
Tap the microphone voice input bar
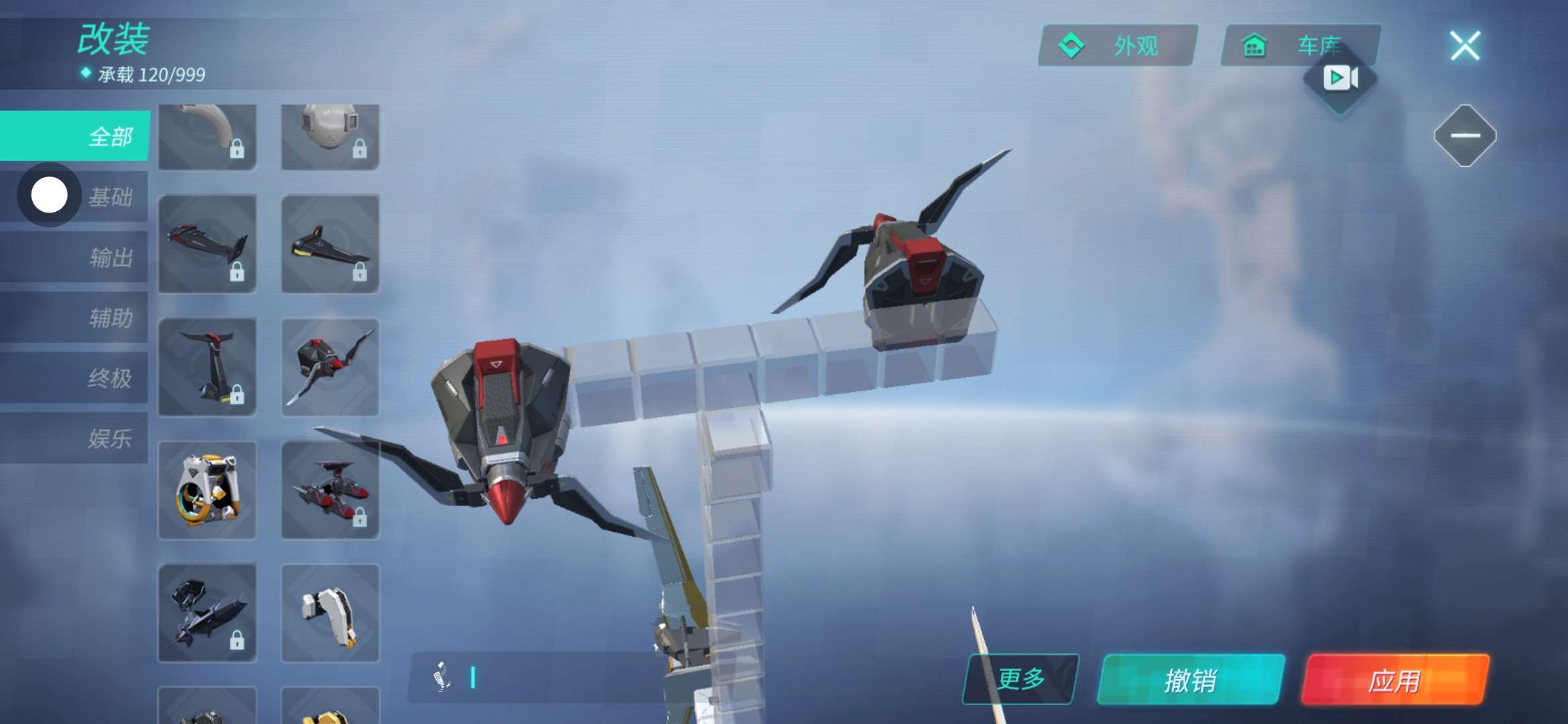pyautogui.click(x=536, y=678)
